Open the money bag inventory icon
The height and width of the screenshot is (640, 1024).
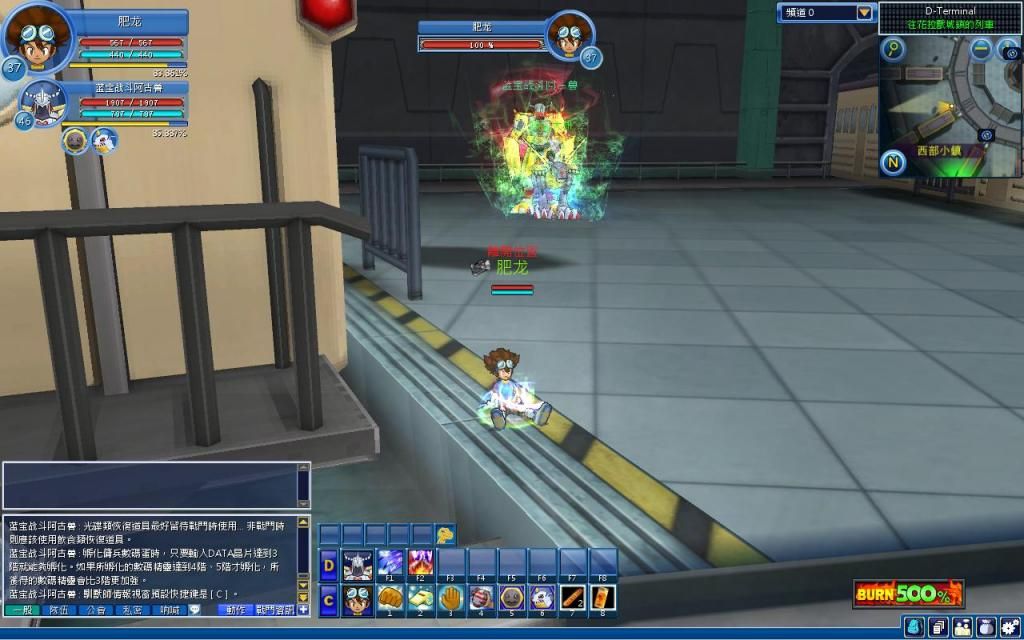984,626
